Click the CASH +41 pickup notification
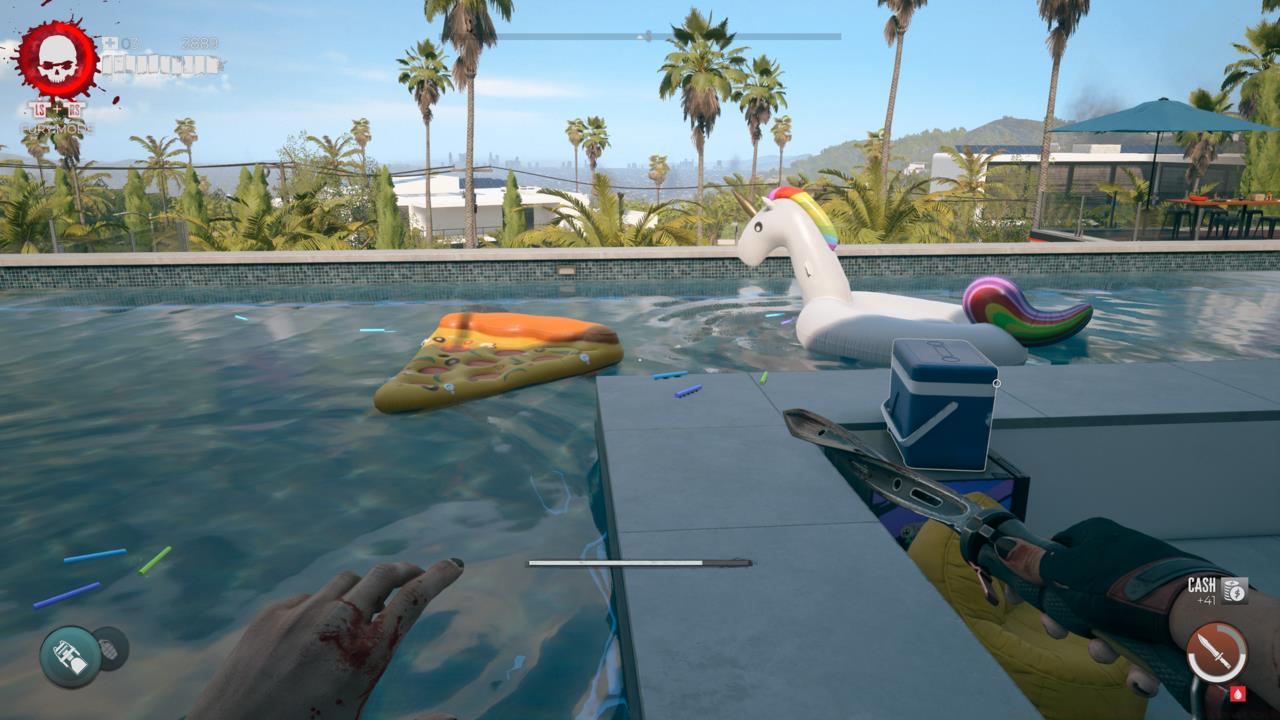The width and height of the screenshot is (1280, 720). point(1203,592)
